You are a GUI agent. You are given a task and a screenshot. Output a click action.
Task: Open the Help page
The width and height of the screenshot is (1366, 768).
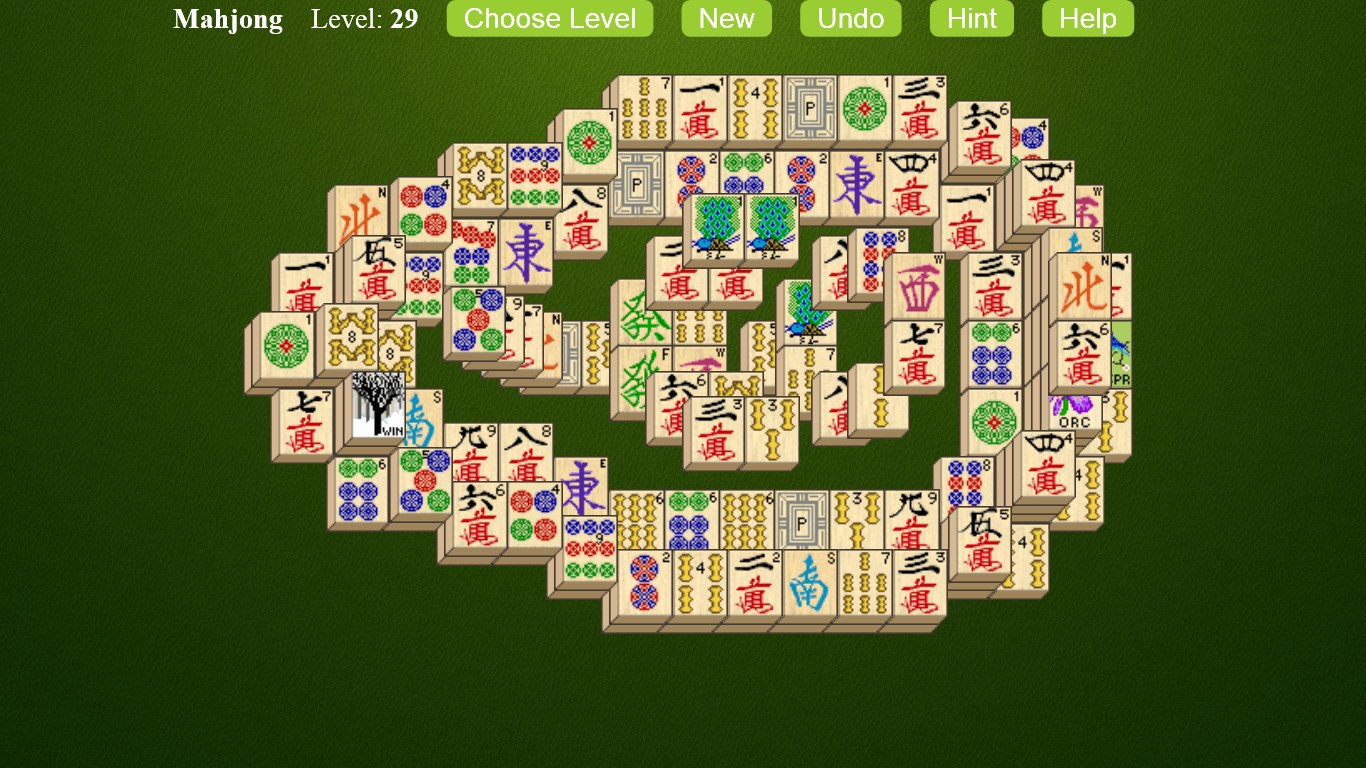tap(1087, 18)
